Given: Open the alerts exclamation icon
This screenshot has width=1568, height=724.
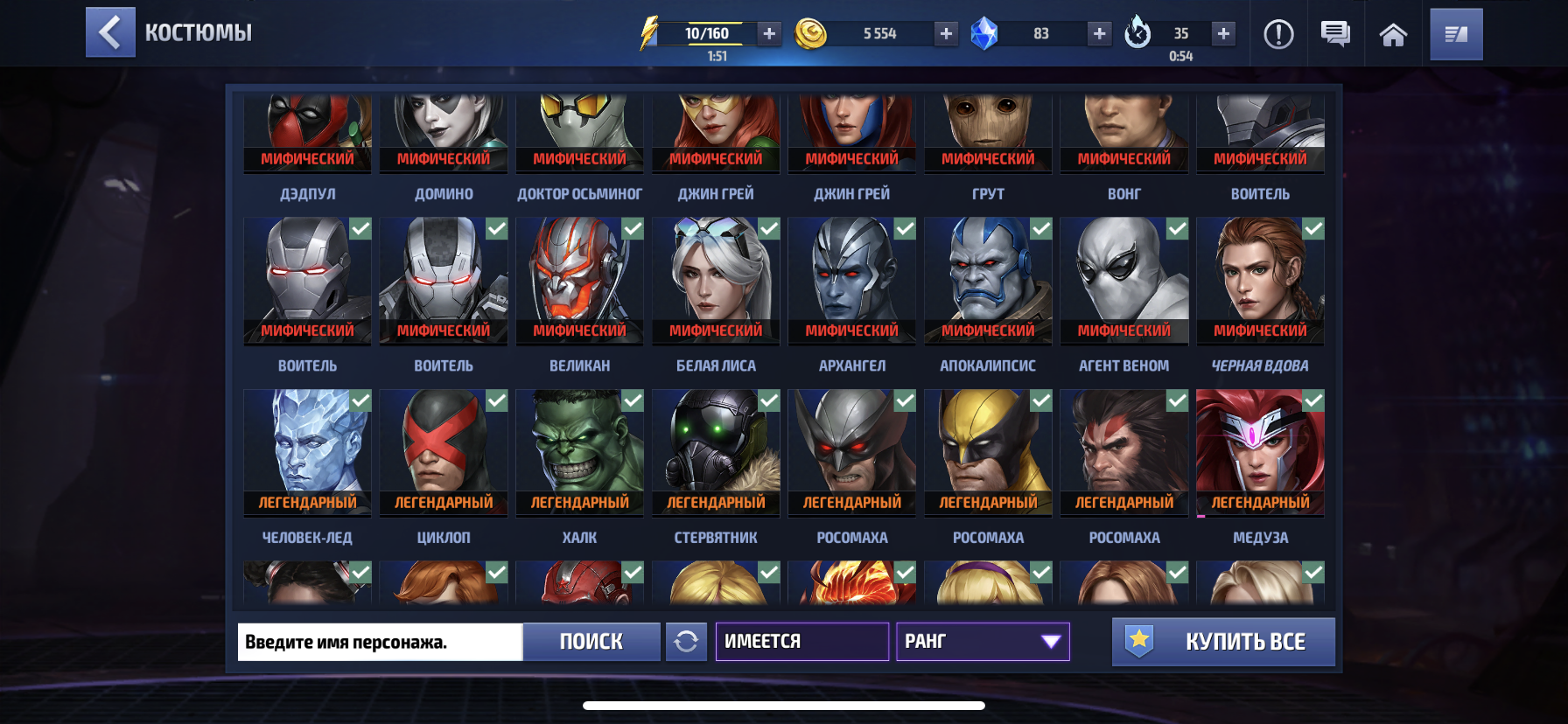Looking at the screenshot, I should (x=1278, y=34).
